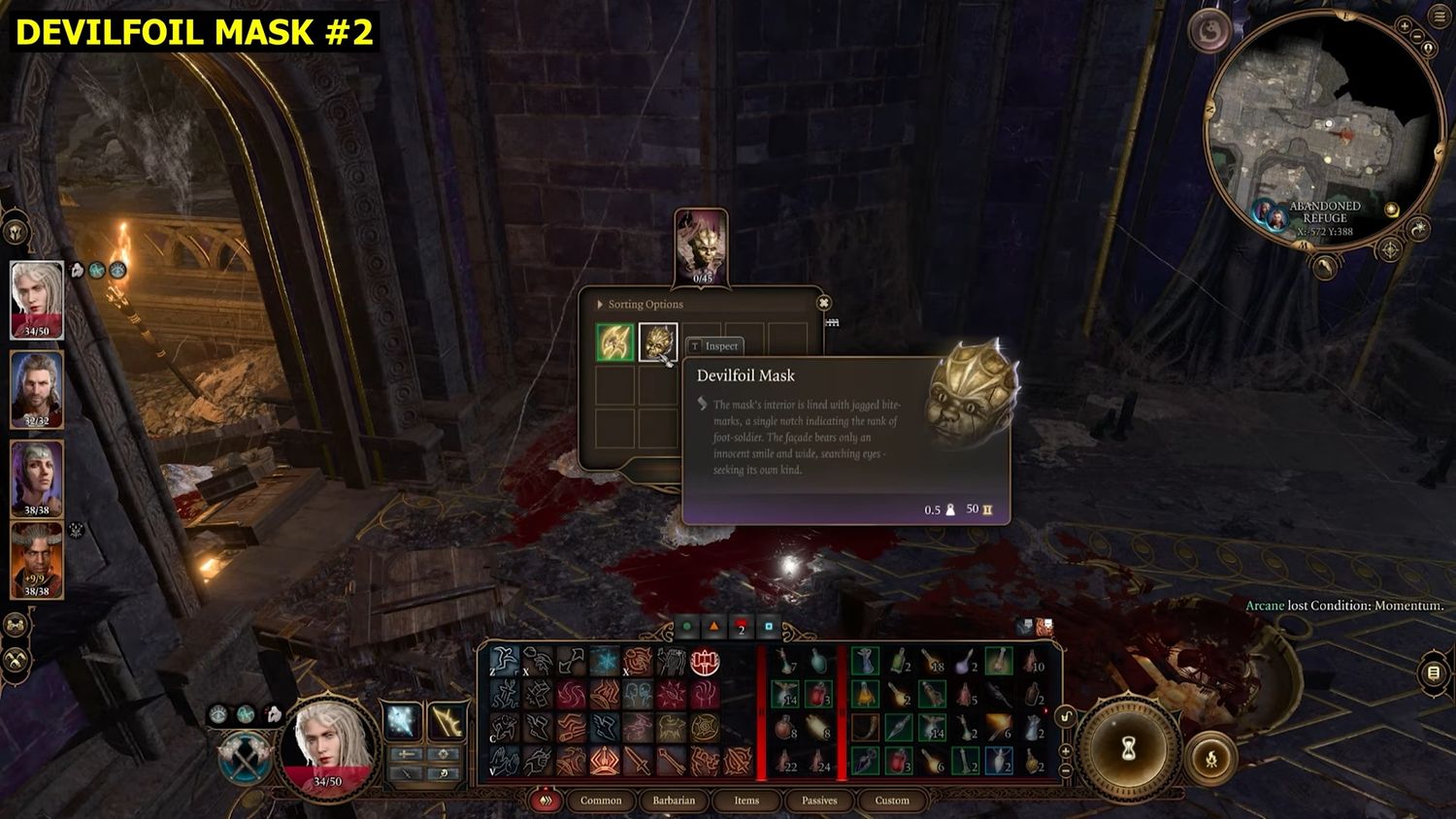Open the Barbarian hotbar tab
This screenshot has width=1456, height=819.
pos(674,801)
